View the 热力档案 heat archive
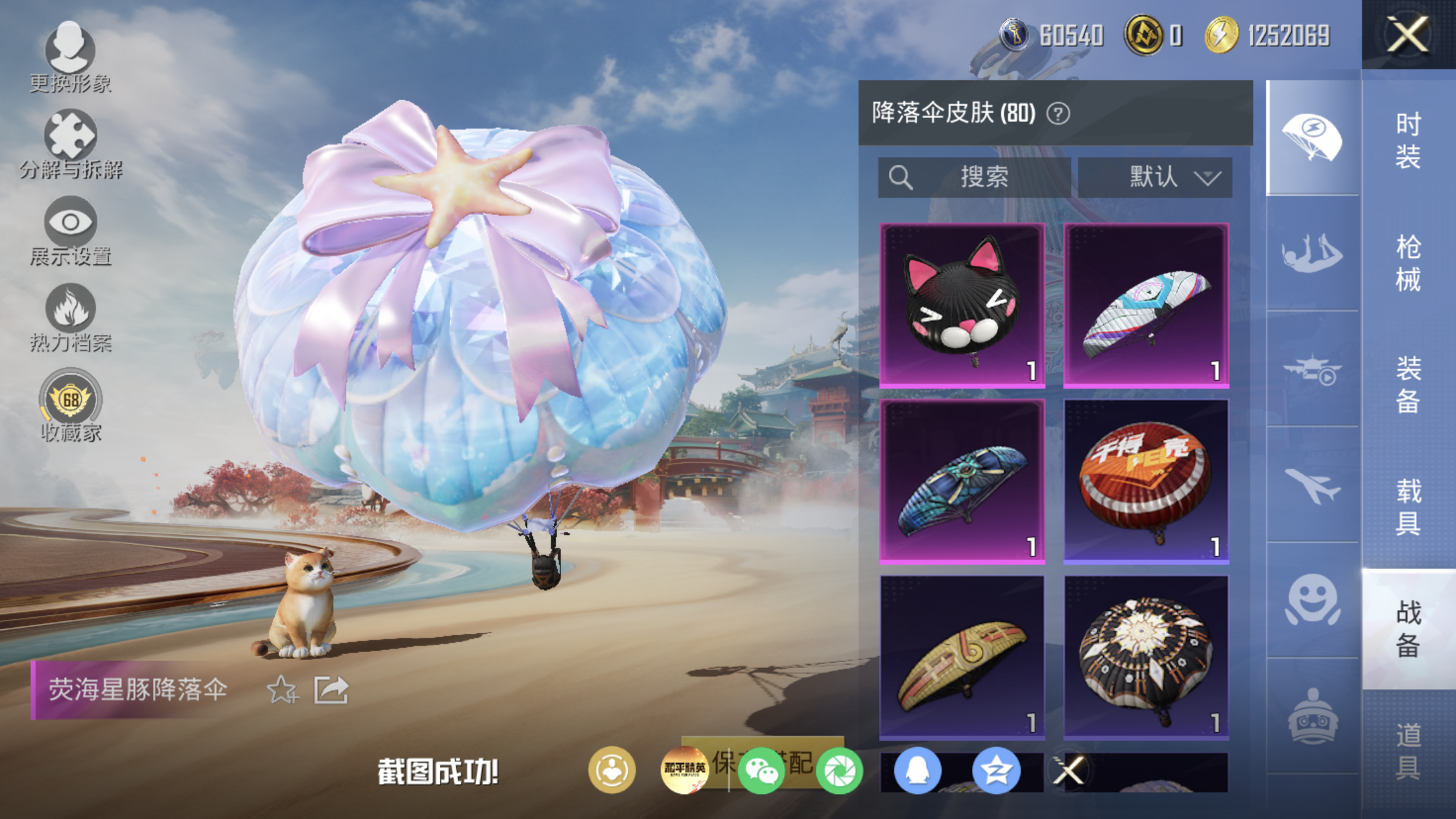The image size is (1456, 819). (70, 318)
